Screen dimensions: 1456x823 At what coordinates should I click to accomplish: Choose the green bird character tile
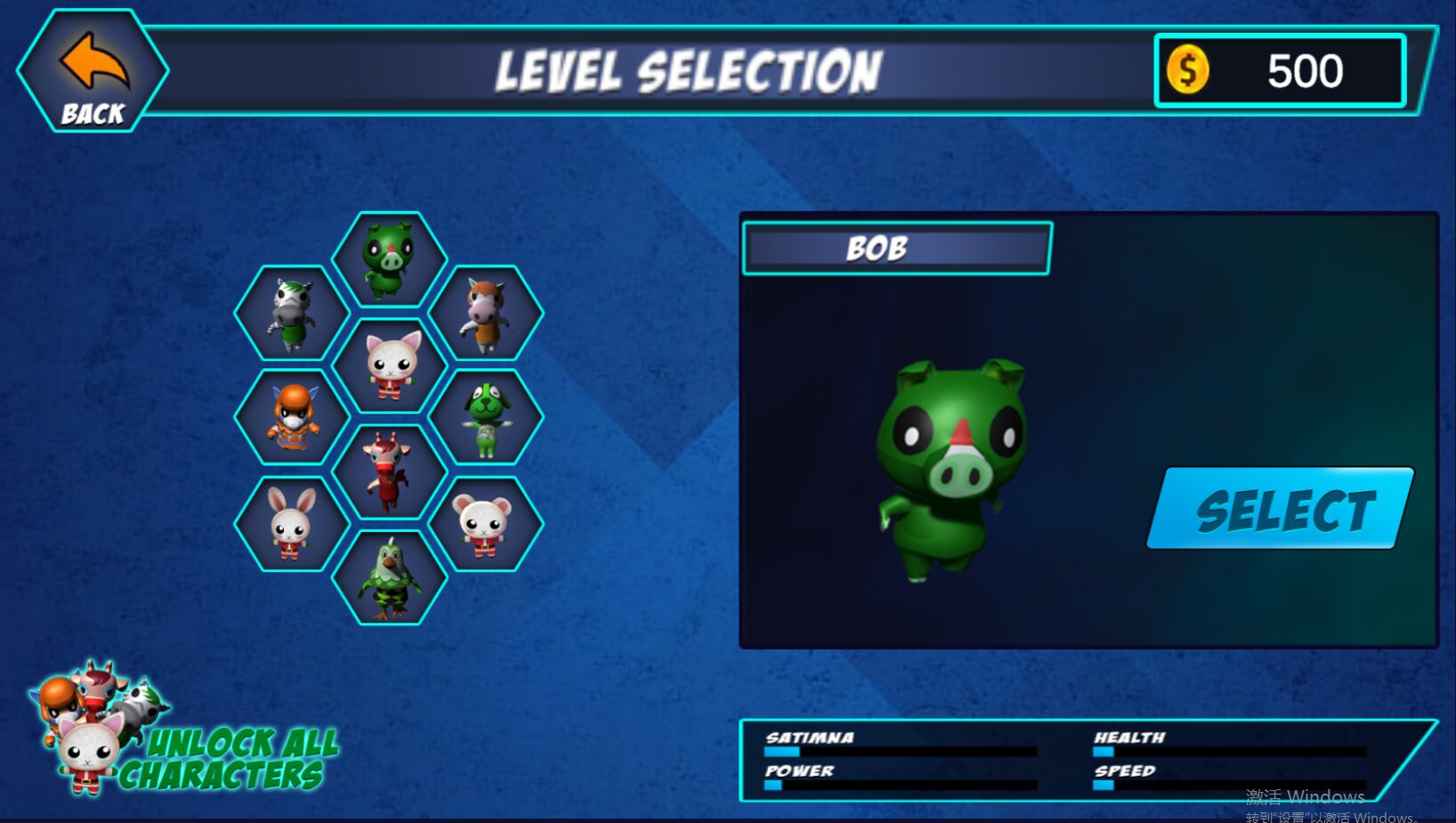click(x=389, y=578)
